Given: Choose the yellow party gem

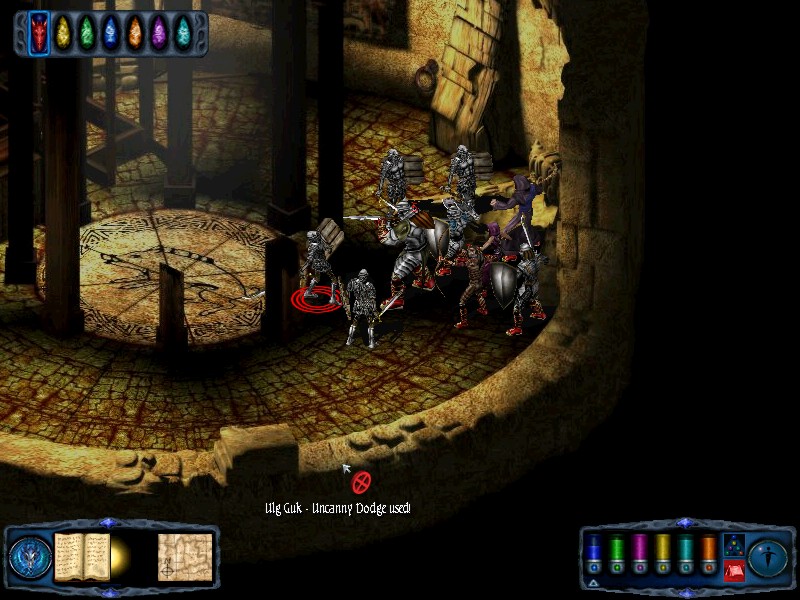Looking at the screenshot, I should tap(64, 33).
